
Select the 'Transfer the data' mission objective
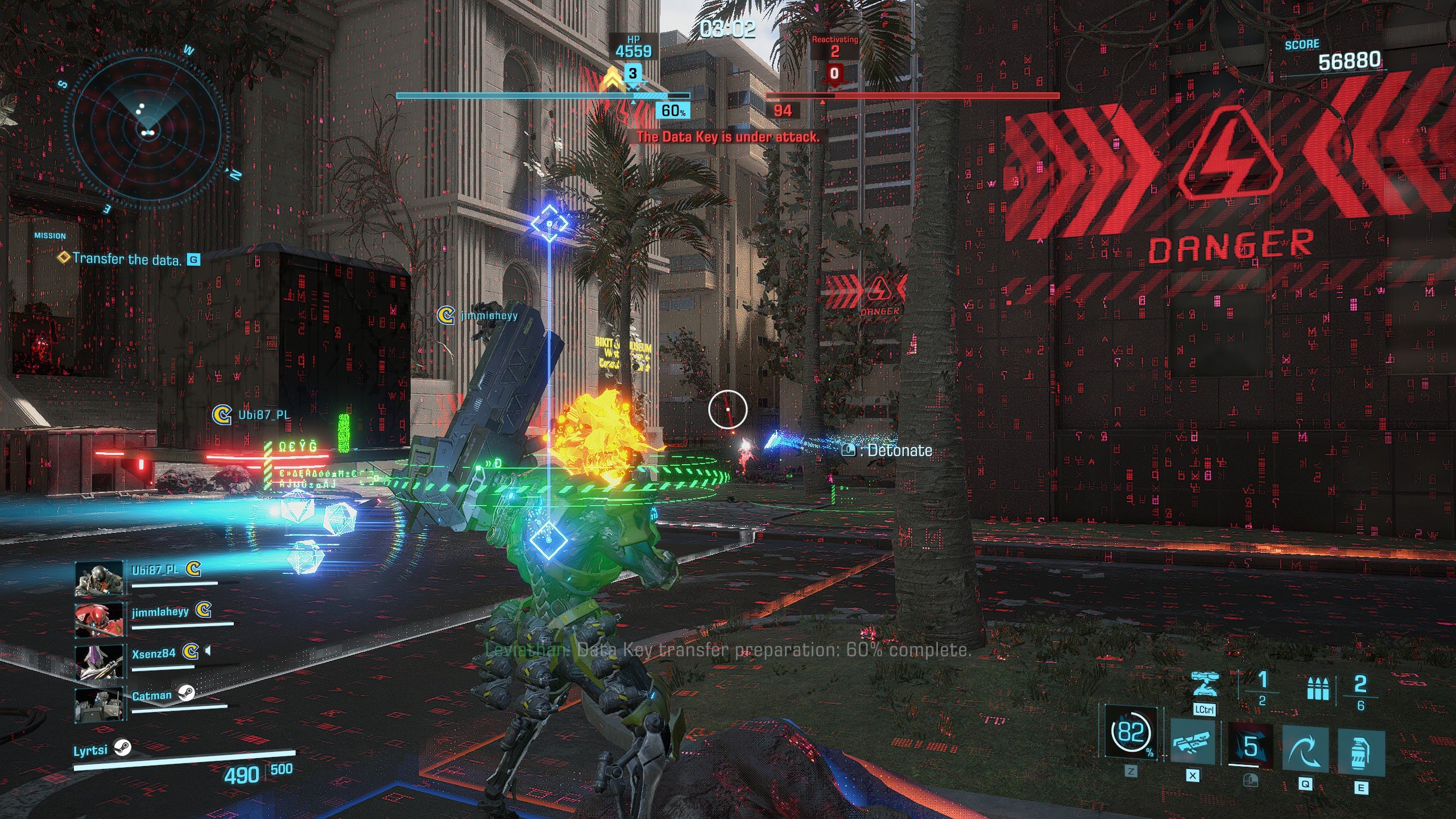click(126, 259)
